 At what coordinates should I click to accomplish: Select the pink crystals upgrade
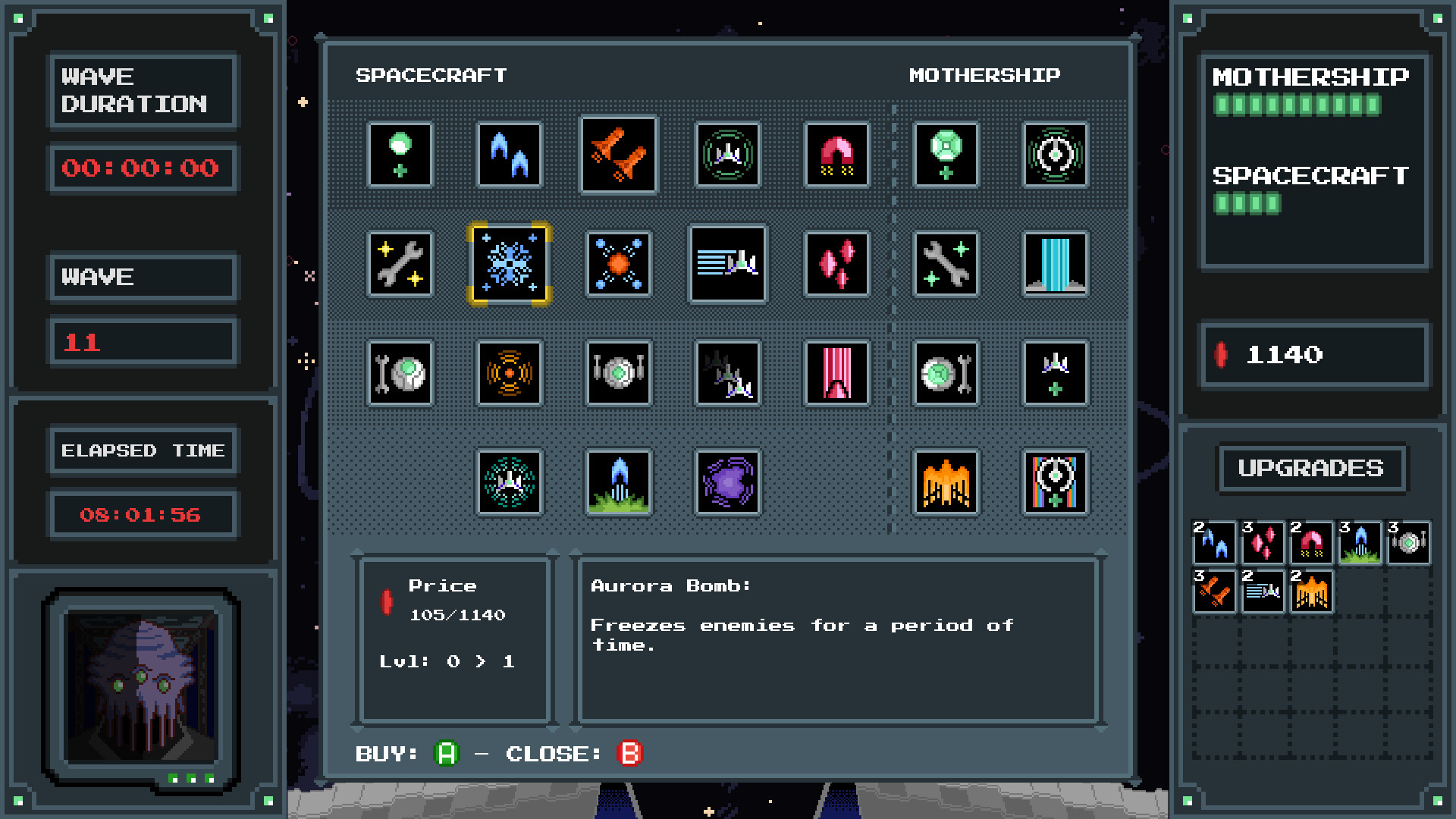tap(837, 265)
